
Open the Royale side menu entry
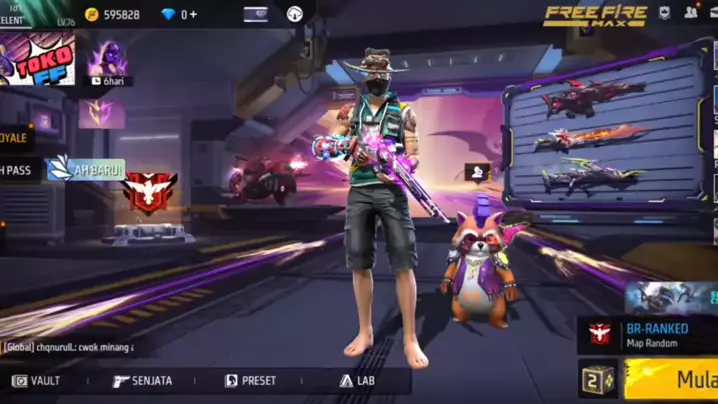pos(15,137)
